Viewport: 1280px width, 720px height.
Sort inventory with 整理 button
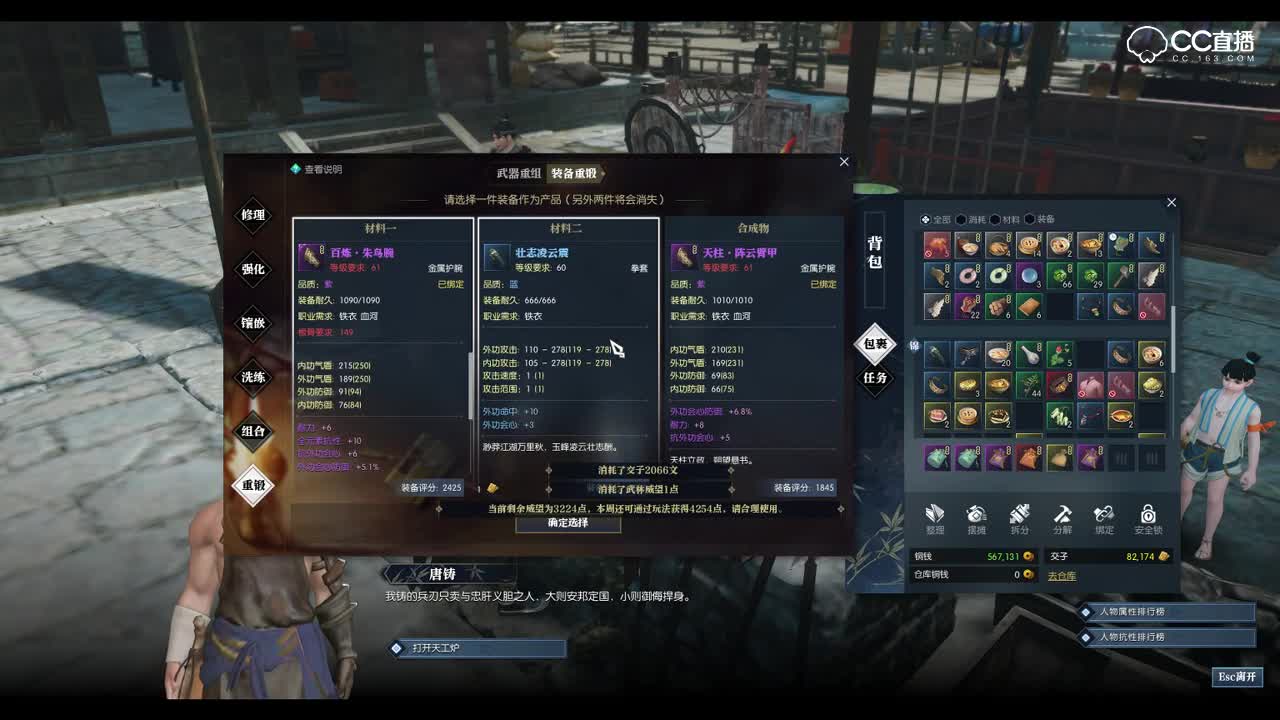[935, 518]
